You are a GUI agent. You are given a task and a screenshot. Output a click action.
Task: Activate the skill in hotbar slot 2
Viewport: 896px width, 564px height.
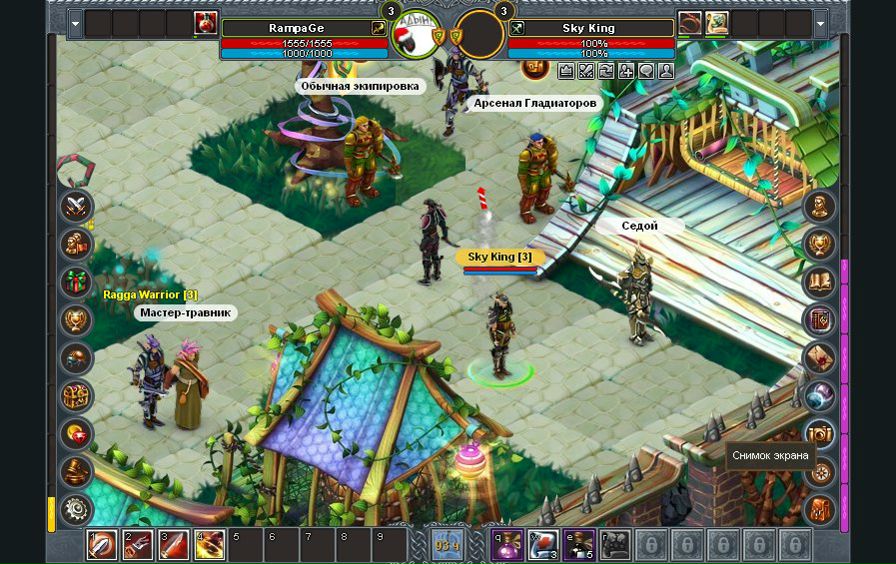pos(137,545)
